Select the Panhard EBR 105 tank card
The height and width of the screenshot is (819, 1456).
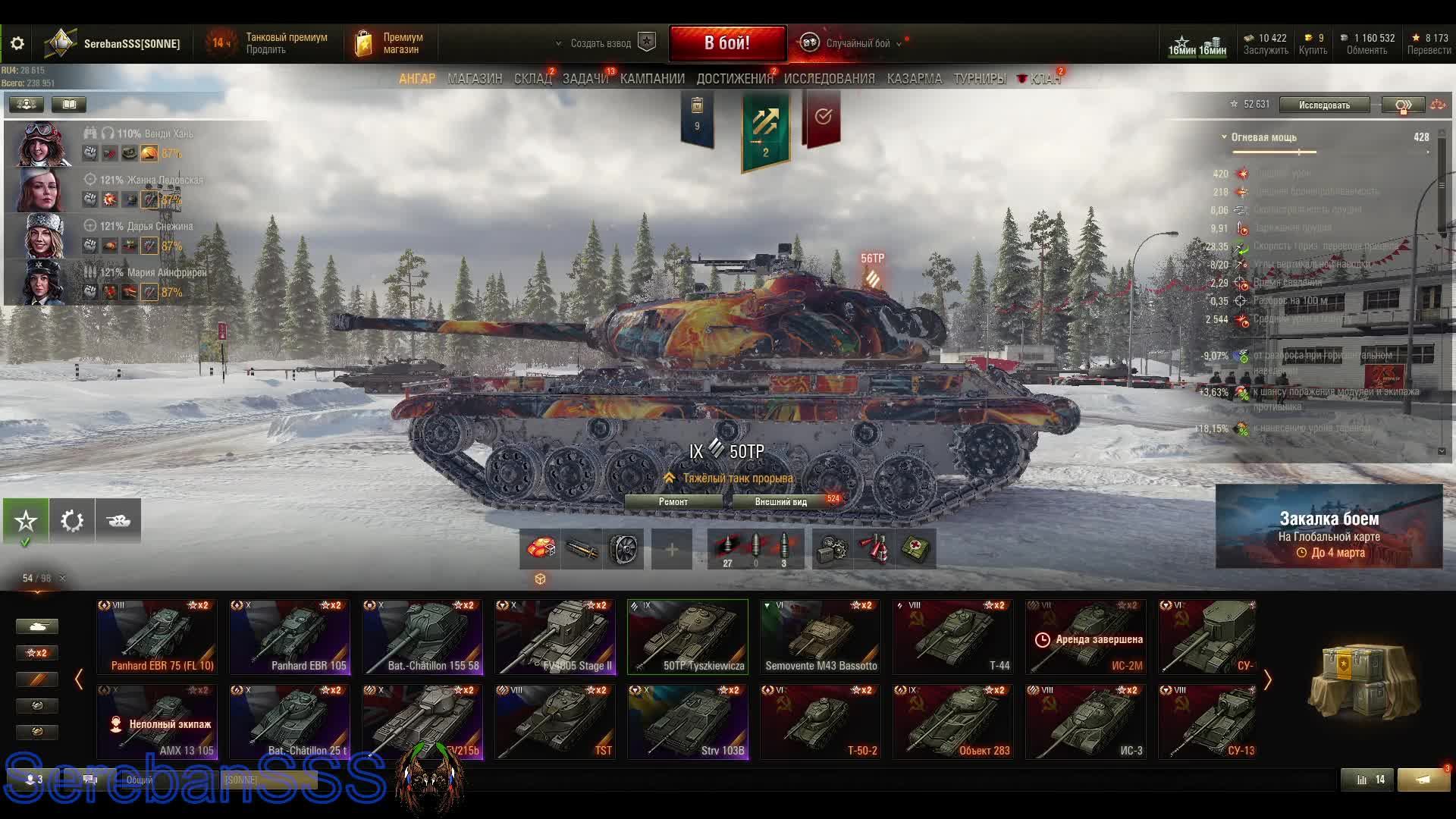pyautogui.click(x=290, y=637)
